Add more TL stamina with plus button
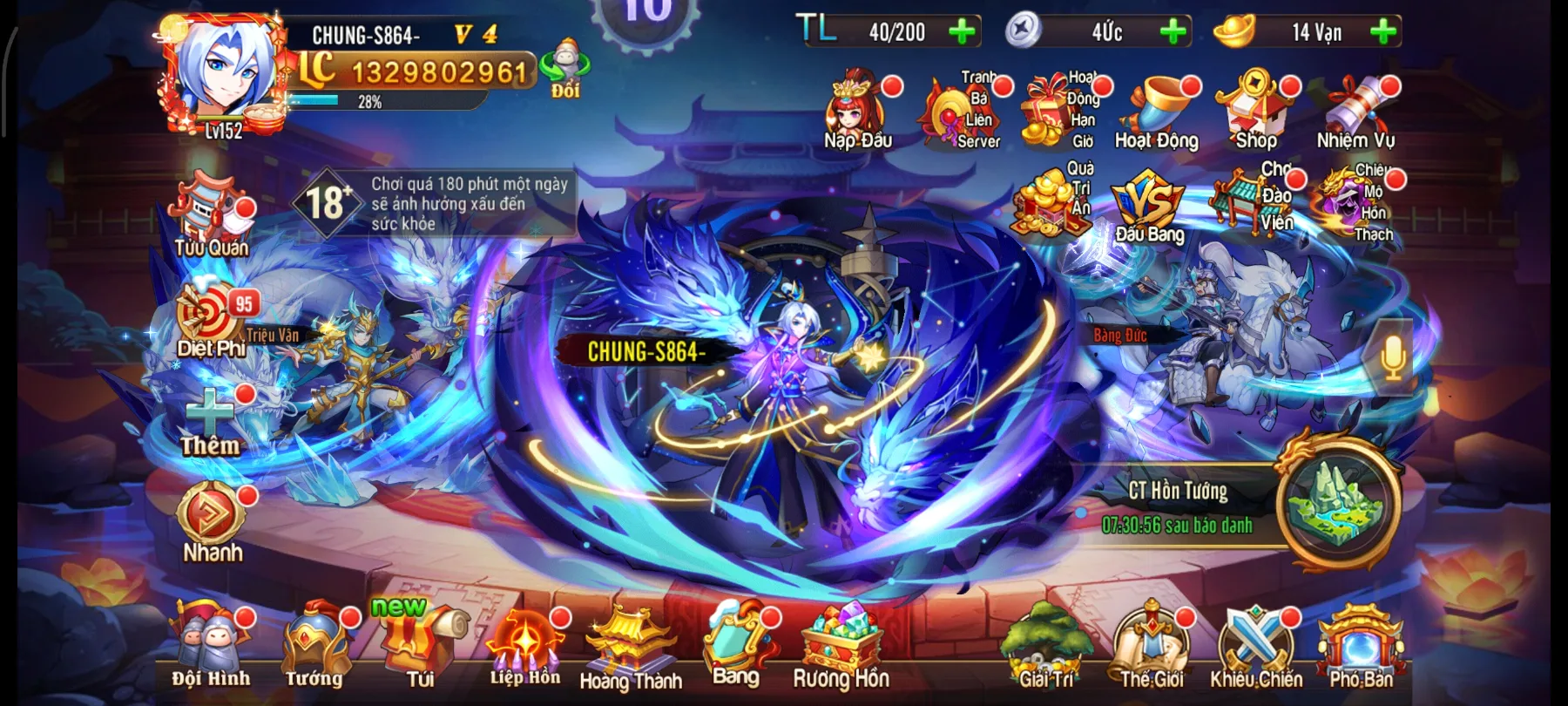This screenshot has width=1568, height=706. (x=962, y=32)
